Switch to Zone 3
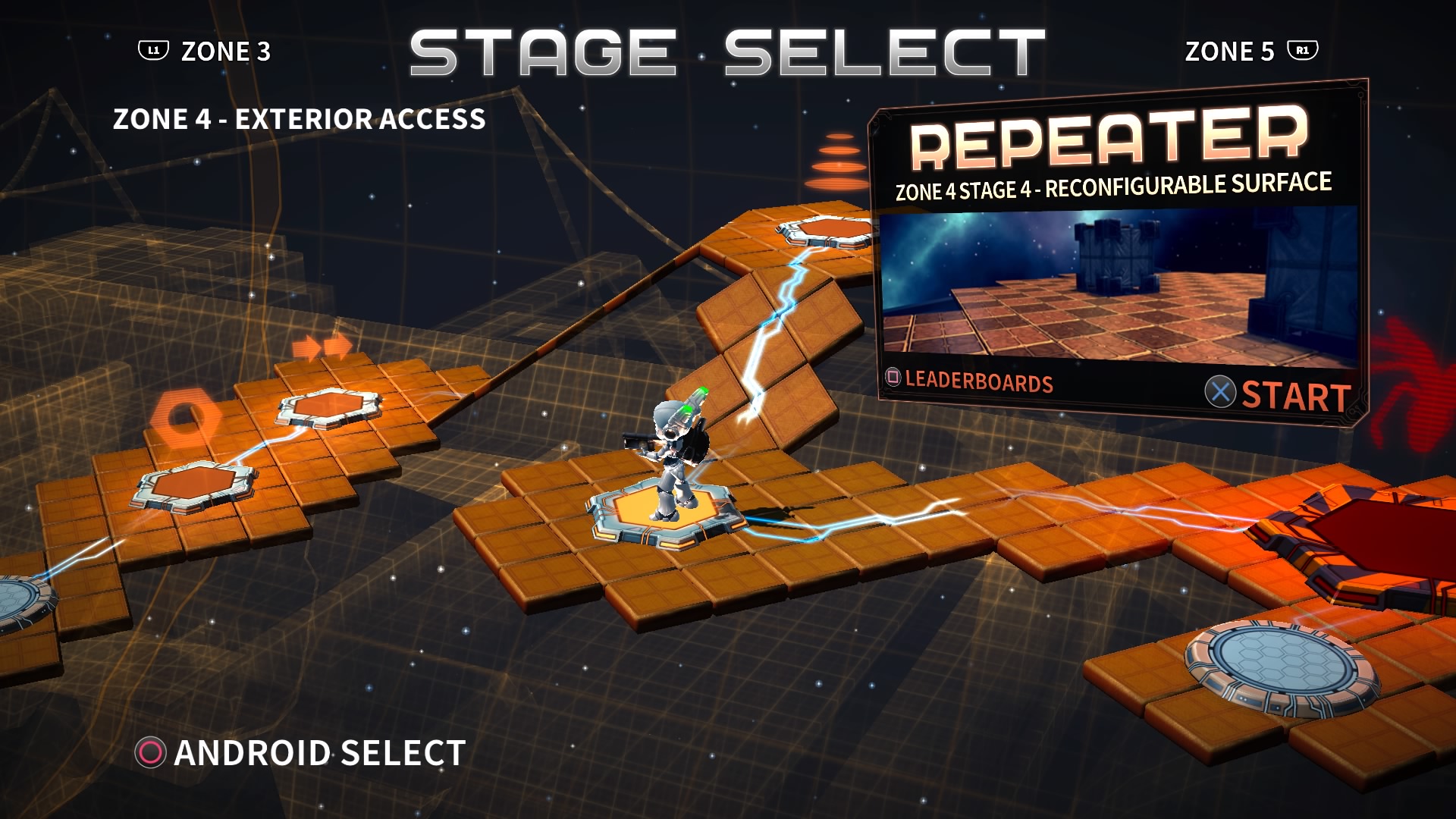 pos(224,50)
